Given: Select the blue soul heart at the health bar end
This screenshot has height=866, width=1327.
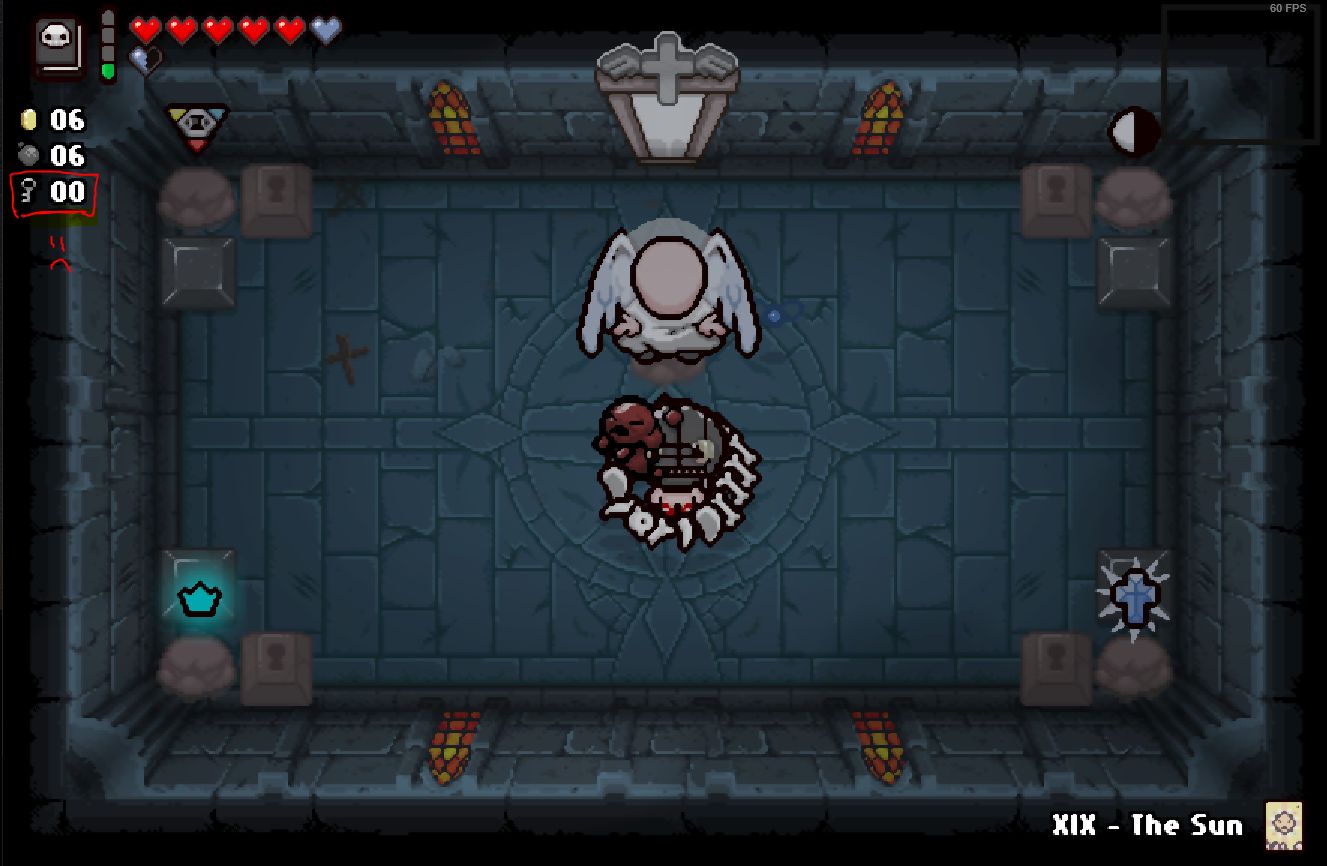Looking at the screenshot, I should [x=323, y=29].
